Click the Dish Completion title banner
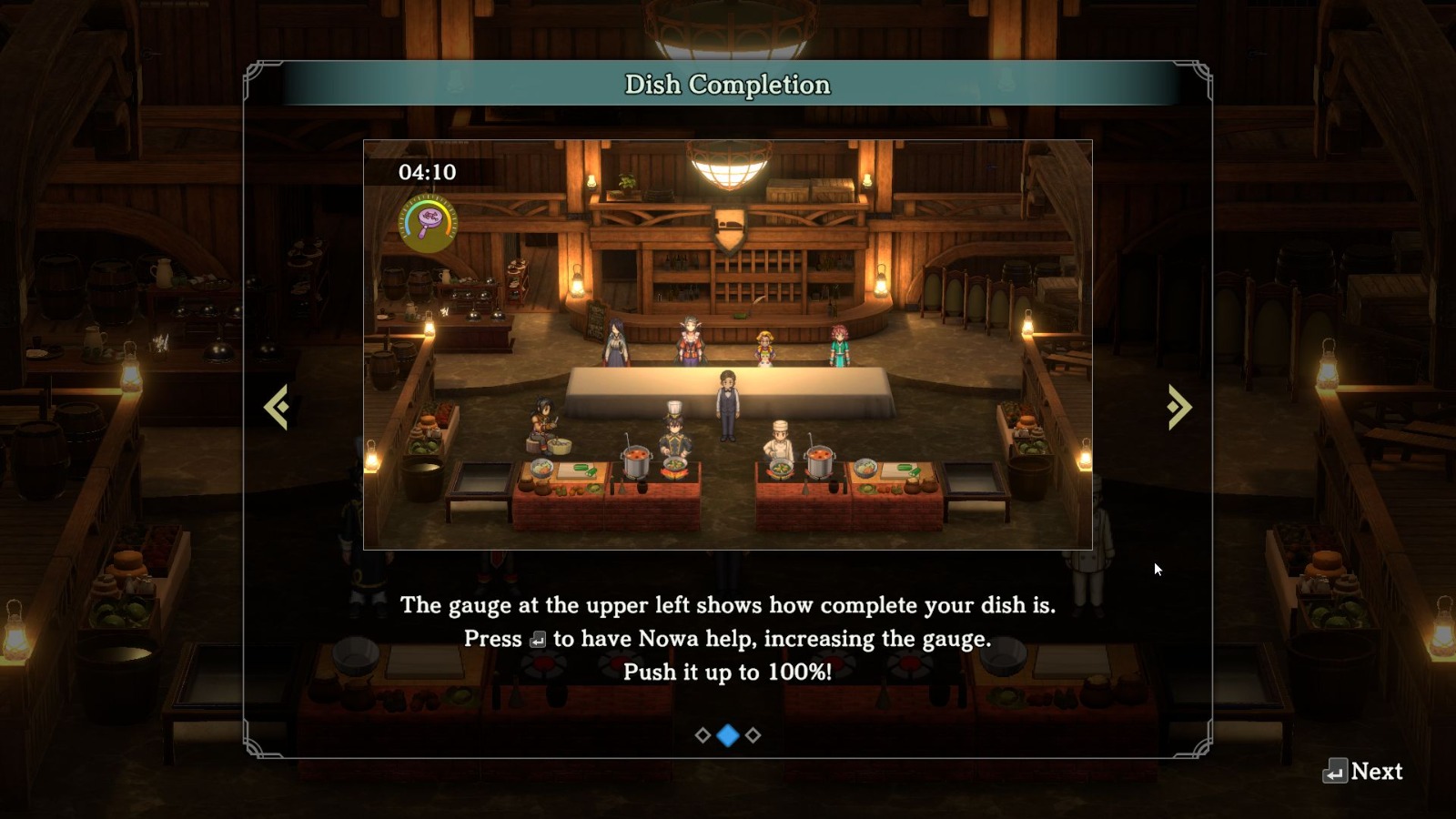 pyautogui.click(x=727, y=84)
